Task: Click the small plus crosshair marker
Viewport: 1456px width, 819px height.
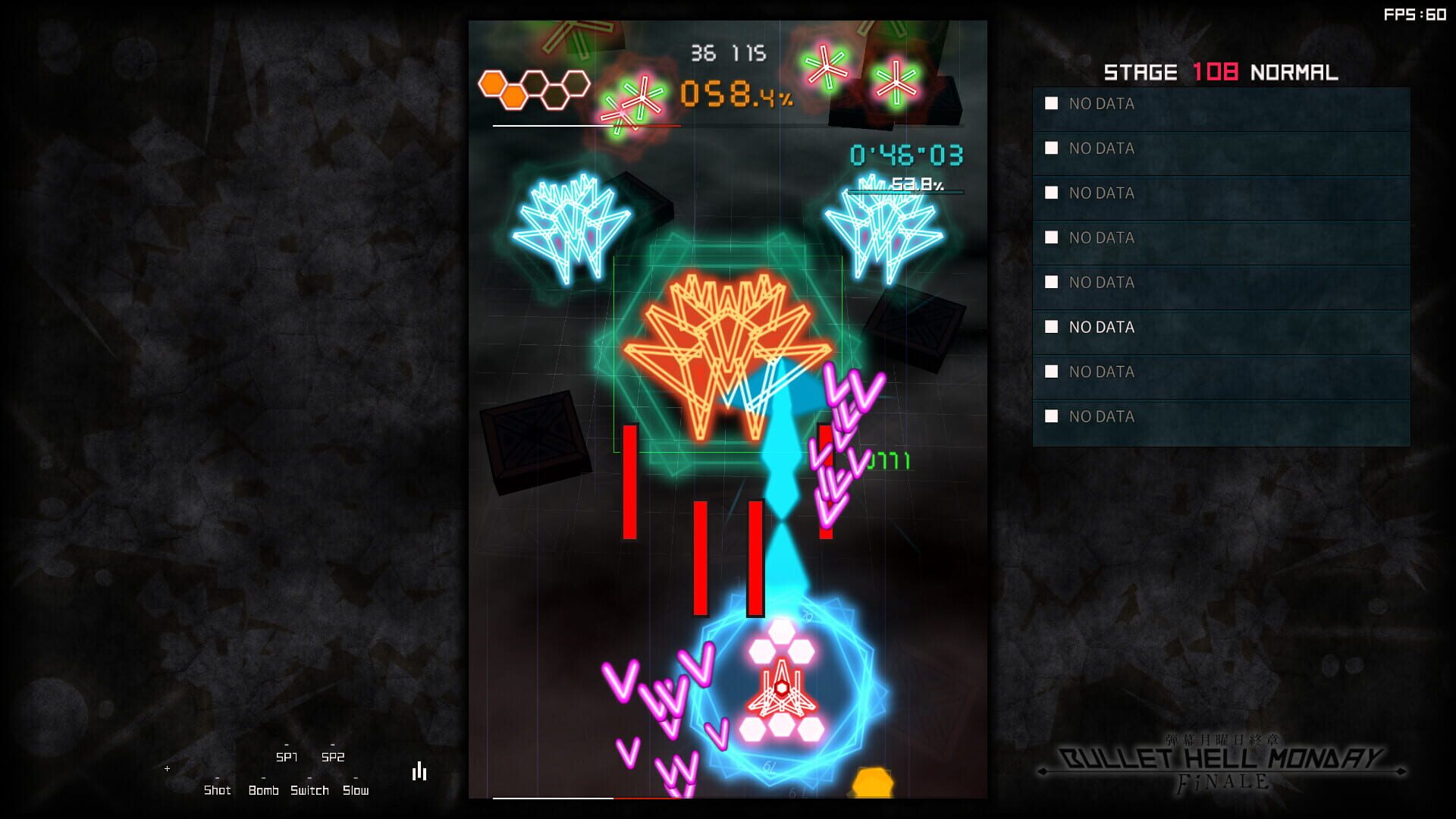Action: [167, 767]
